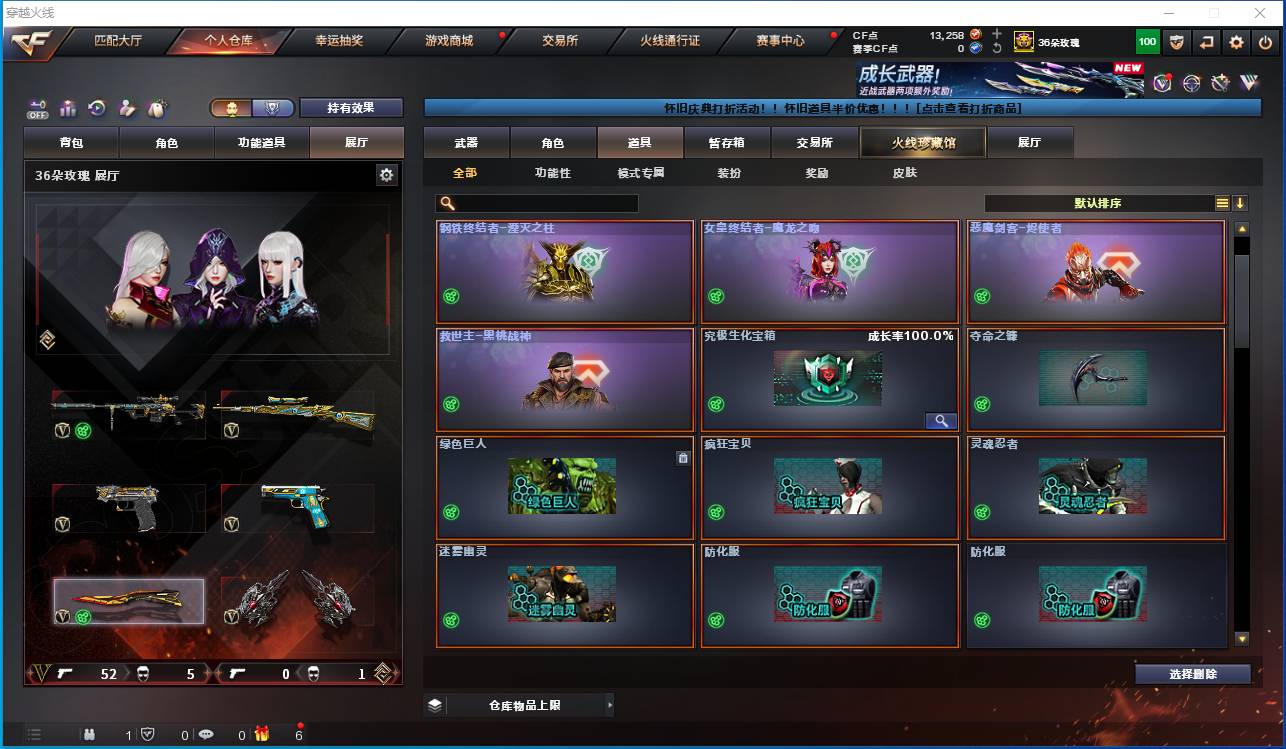Open the magnifier preview on 究极生化宝箱
Viewport: 1286px width, 749px height.
click(x=940, y=421)
